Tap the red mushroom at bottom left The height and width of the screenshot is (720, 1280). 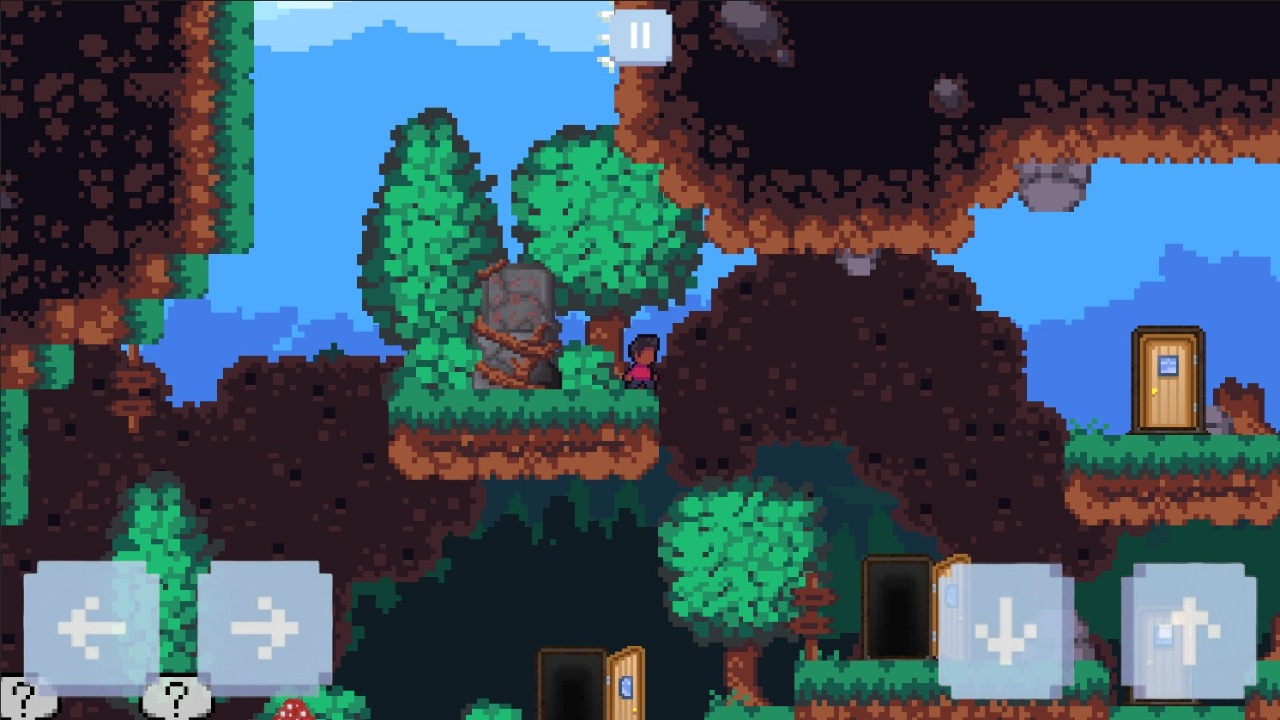[291, 712]
